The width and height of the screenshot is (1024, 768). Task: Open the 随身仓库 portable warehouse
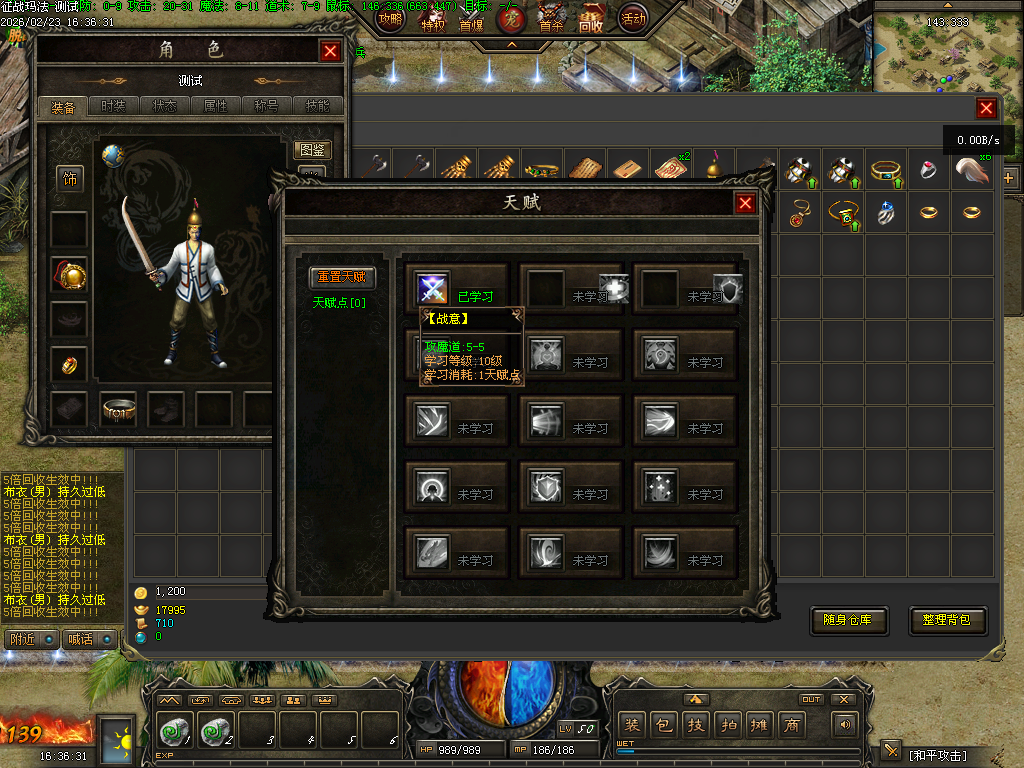click(x=848, y=621)
